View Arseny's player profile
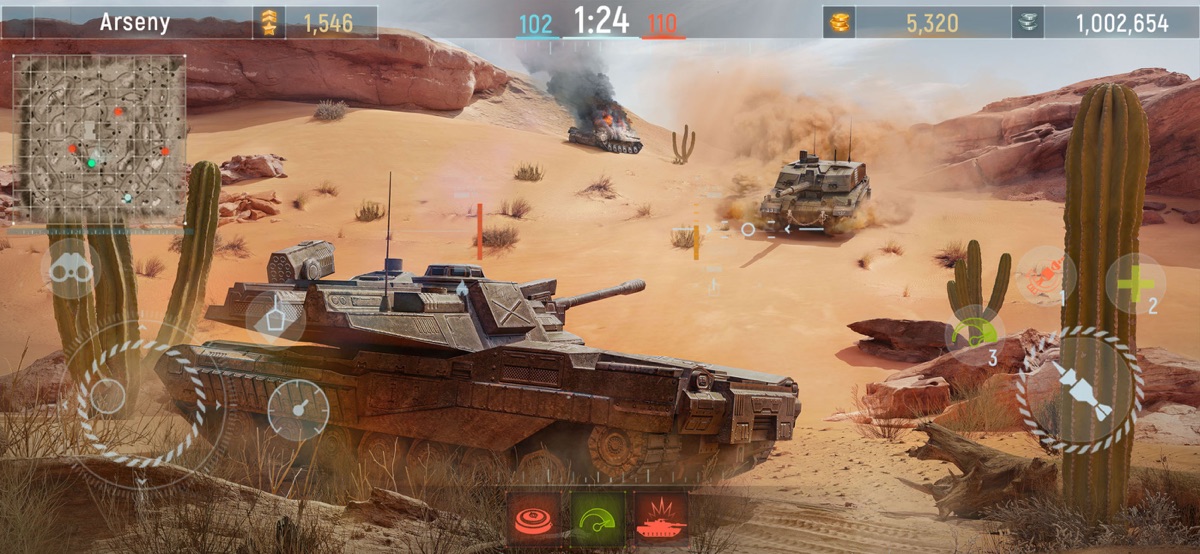Image resolution: width=1200 pixels, height=554 pixels. click(x=135, y=22)
